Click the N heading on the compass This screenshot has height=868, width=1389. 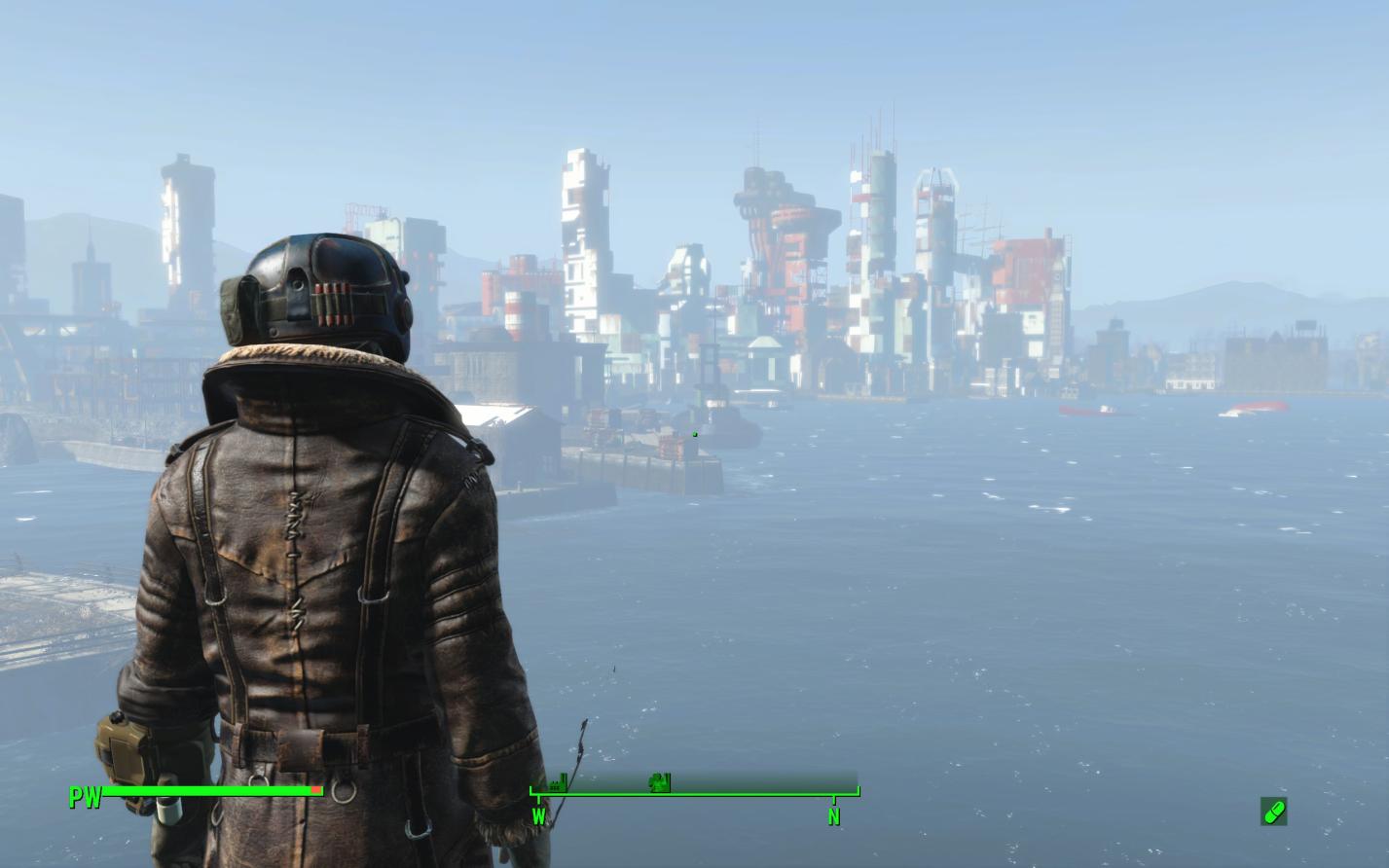click(x=834, y=817)
